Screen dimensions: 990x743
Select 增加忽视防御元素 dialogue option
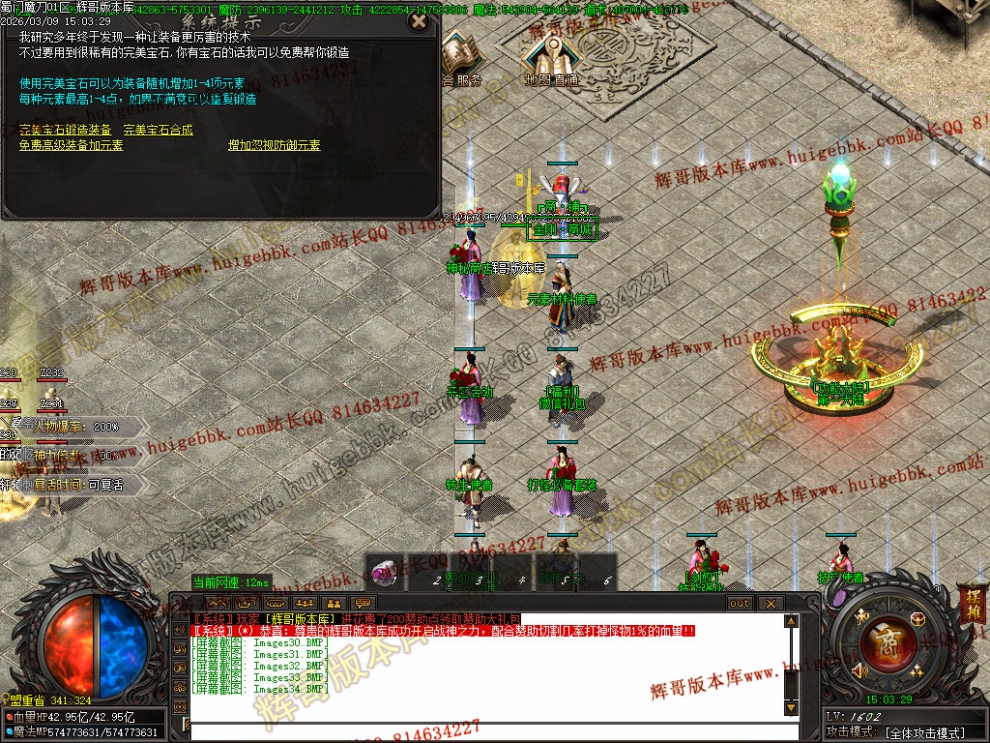pos(274,145)
